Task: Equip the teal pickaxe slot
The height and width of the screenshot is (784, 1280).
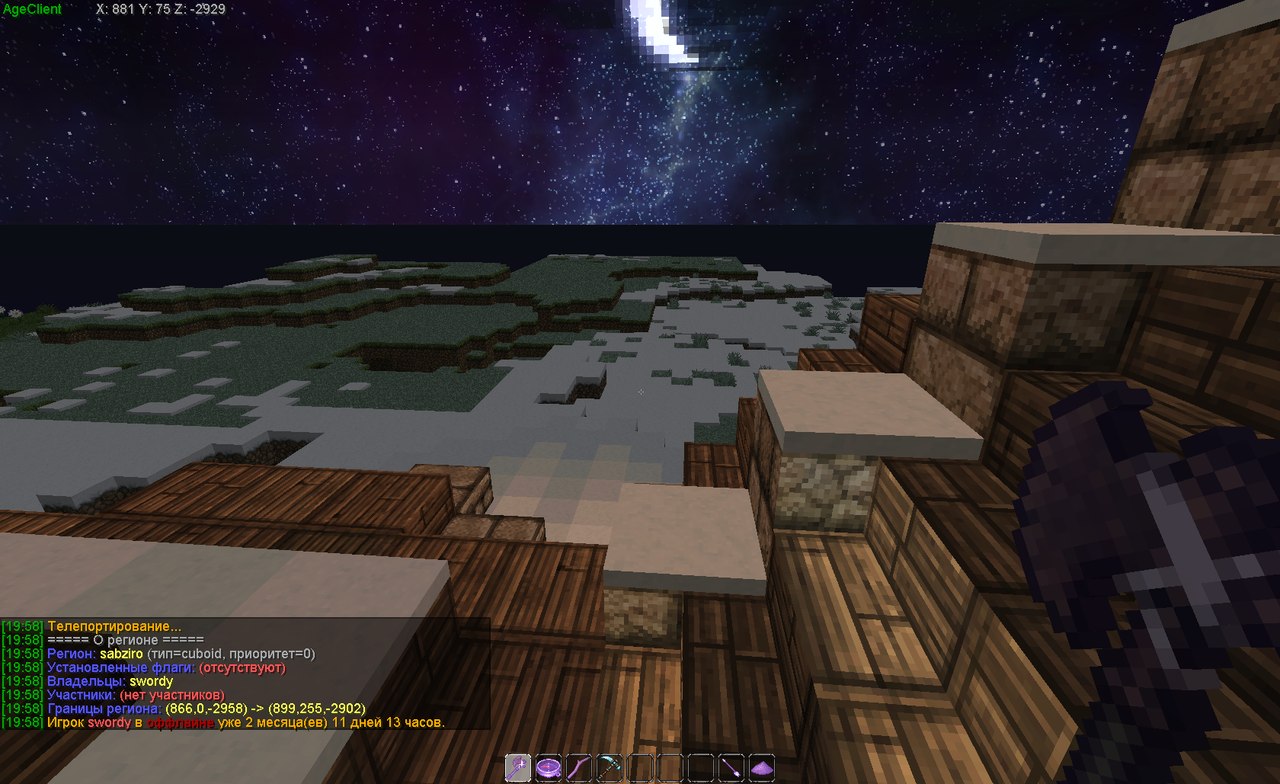Action: 609,768
